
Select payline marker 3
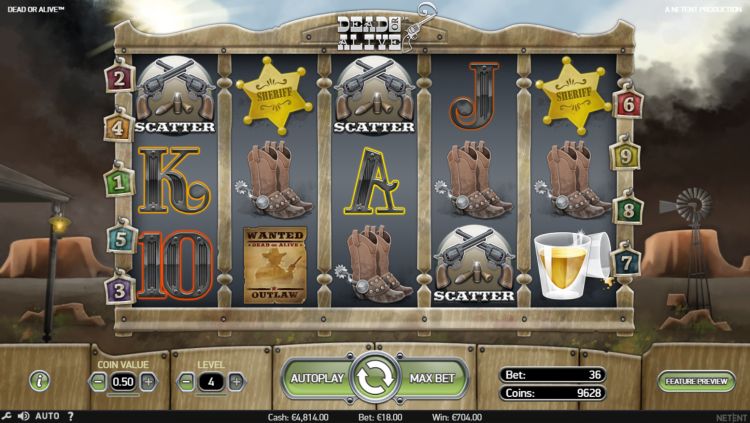(x=120, y=290)
